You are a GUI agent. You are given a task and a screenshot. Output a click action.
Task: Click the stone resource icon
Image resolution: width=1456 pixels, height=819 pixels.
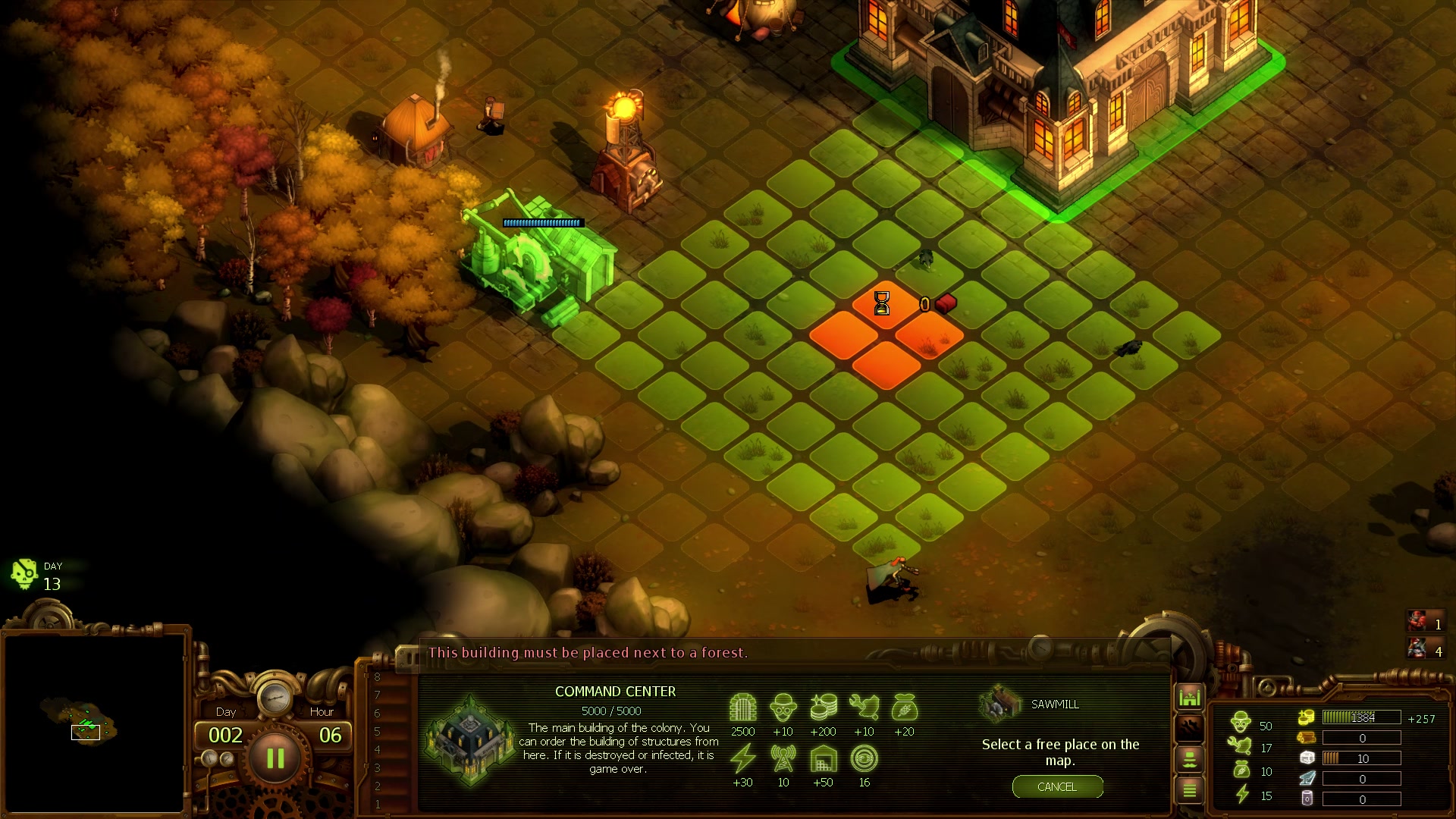(x=1306, y=757)
